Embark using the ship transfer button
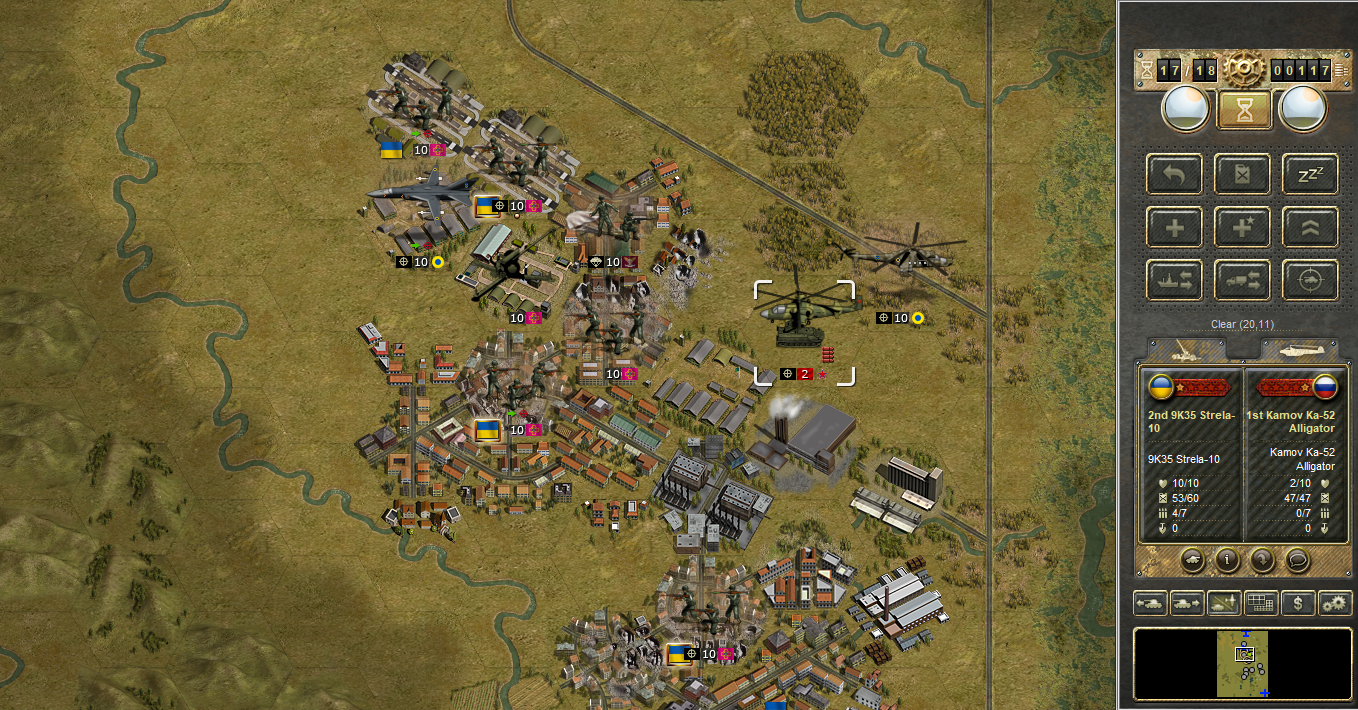Screen dimensions: 1358x710 tap(1174, 280)
